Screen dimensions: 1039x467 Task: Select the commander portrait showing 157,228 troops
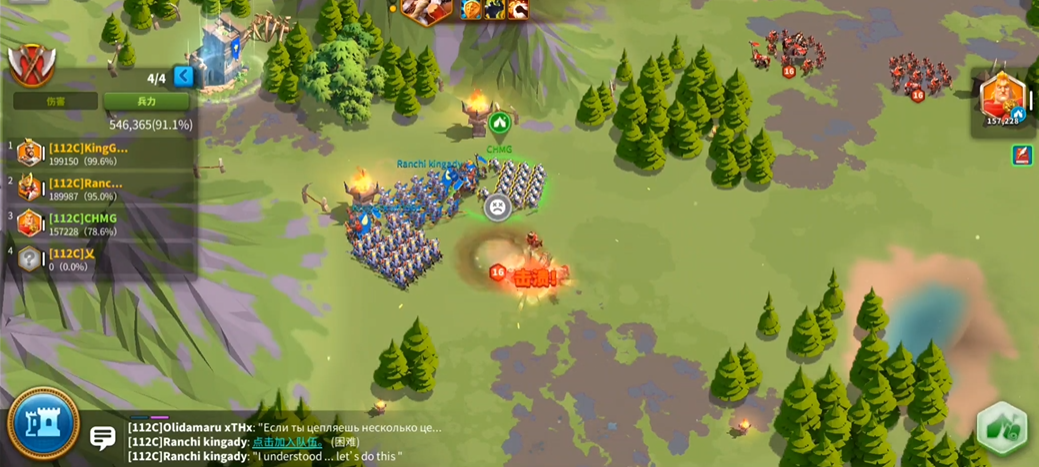(x=1001, y=99)
